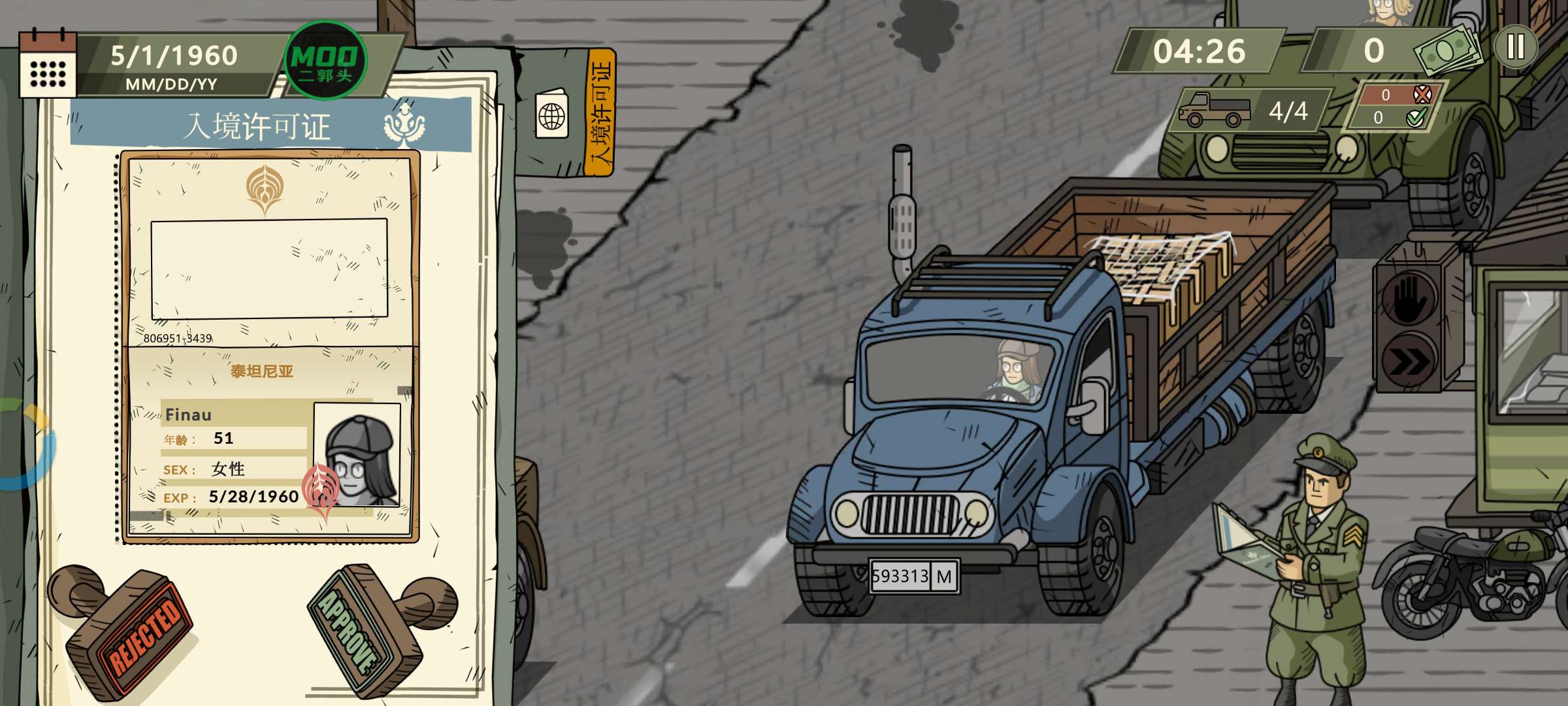Select the name Finau on the permit
This screenshot has height=706, width=1568.
[188, 415]
